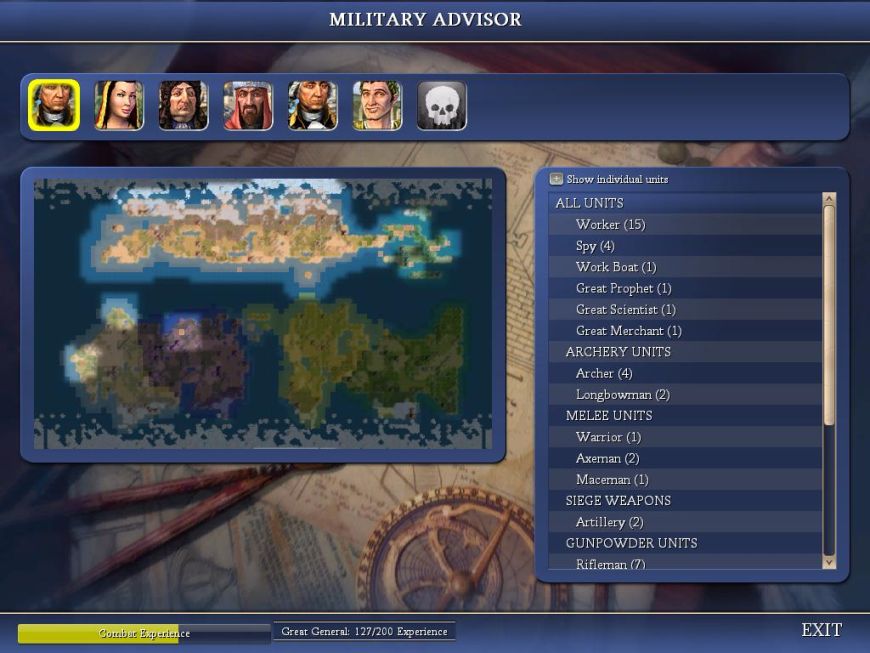The height and width of the screenshot is (653, 870).
Task: Select the Great Merchant (1) row
Action: pos(628,331)
